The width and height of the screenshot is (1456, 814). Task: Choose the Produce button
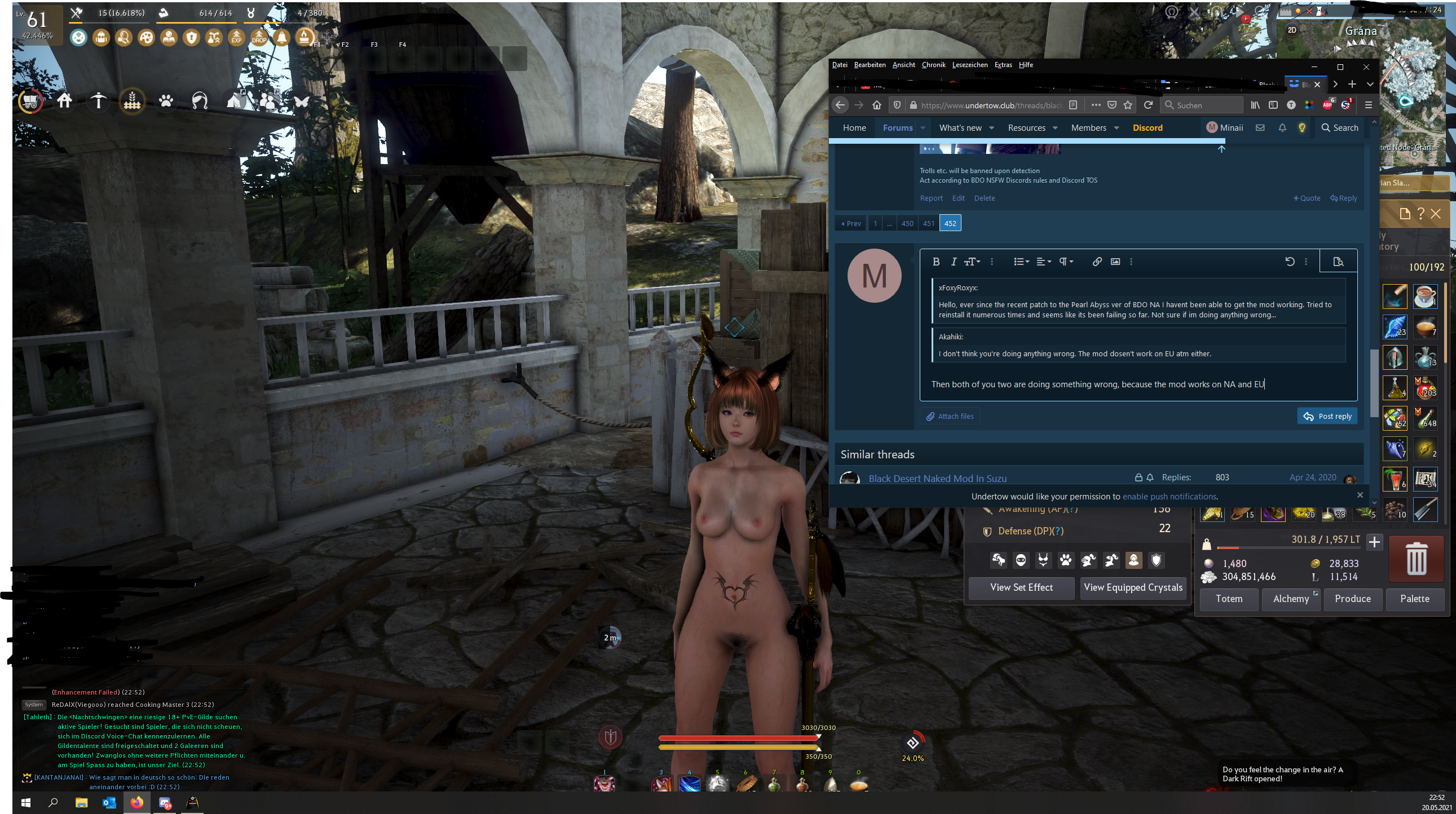click(1353, 599)
